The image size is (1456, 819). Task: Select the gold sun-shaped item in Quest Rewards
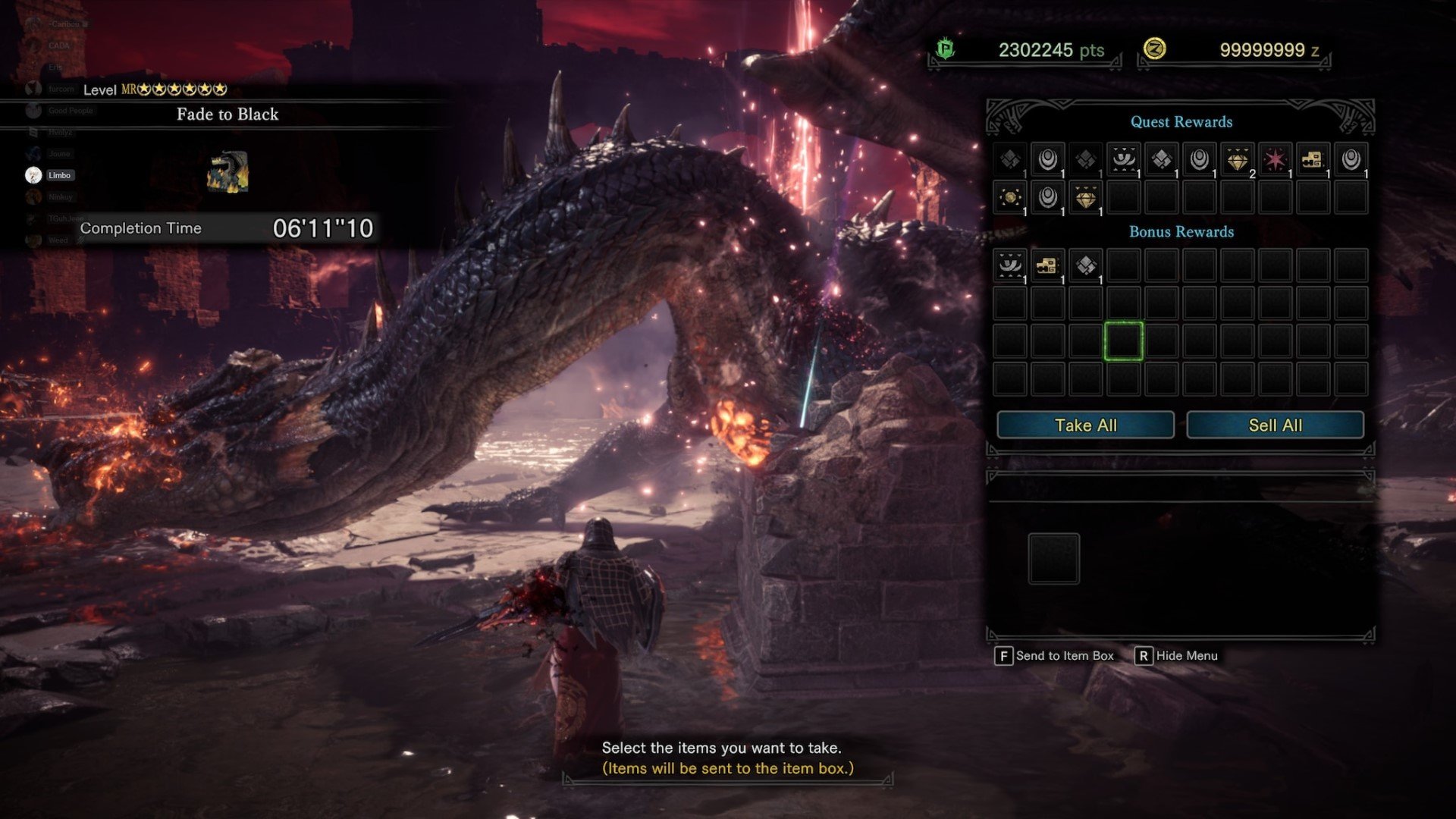pyautogui.click(x=1010, y=198)
